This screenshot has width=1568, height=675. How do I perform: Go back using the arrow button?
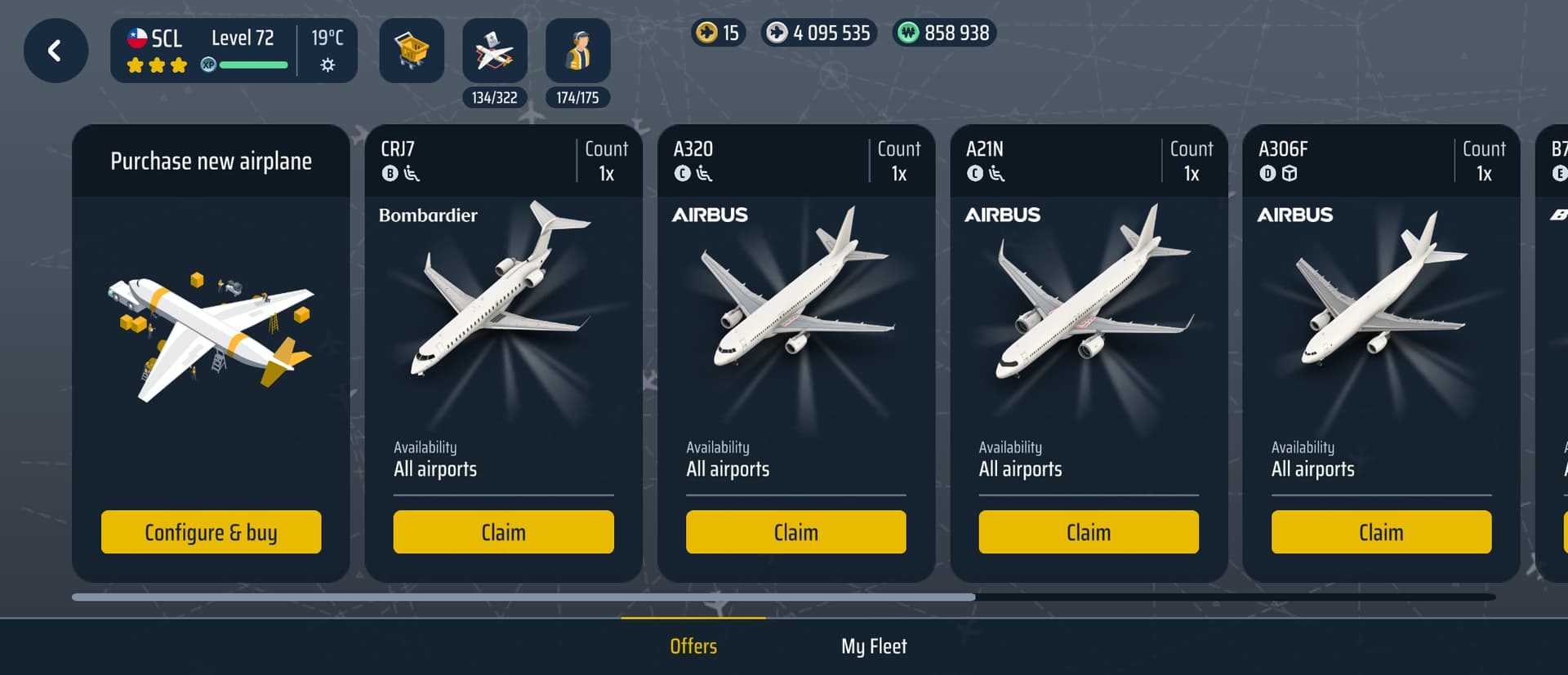coord(56,51)
